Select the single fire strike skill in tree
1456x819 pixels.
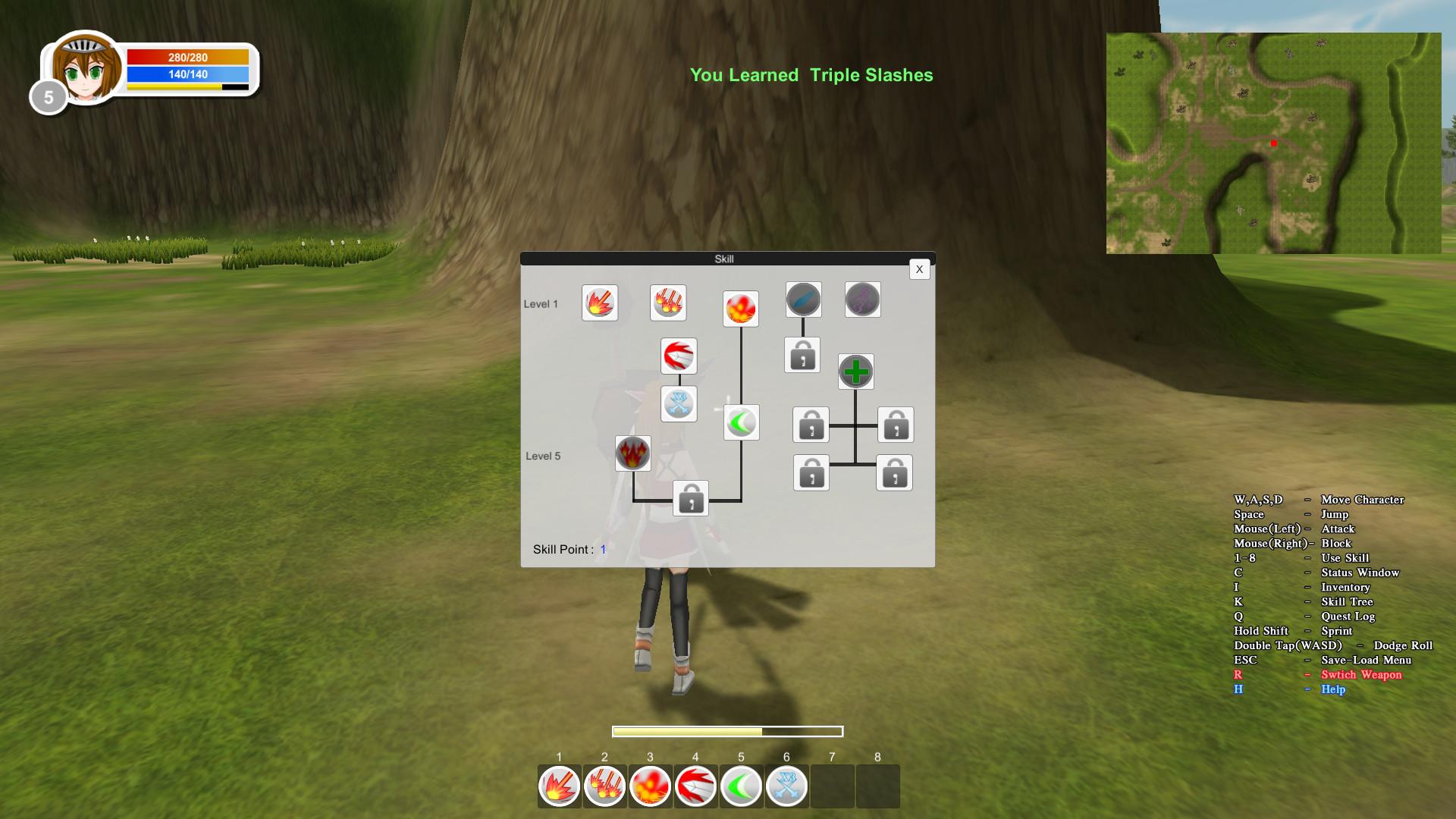click(600, 303)
